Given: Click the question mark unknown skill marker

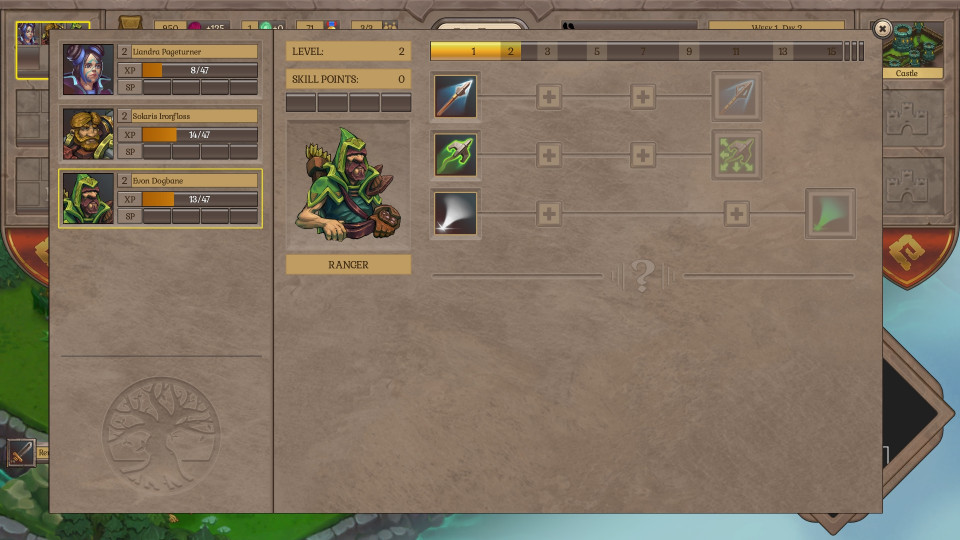Looking at the screenshot, I should point(643,275).
